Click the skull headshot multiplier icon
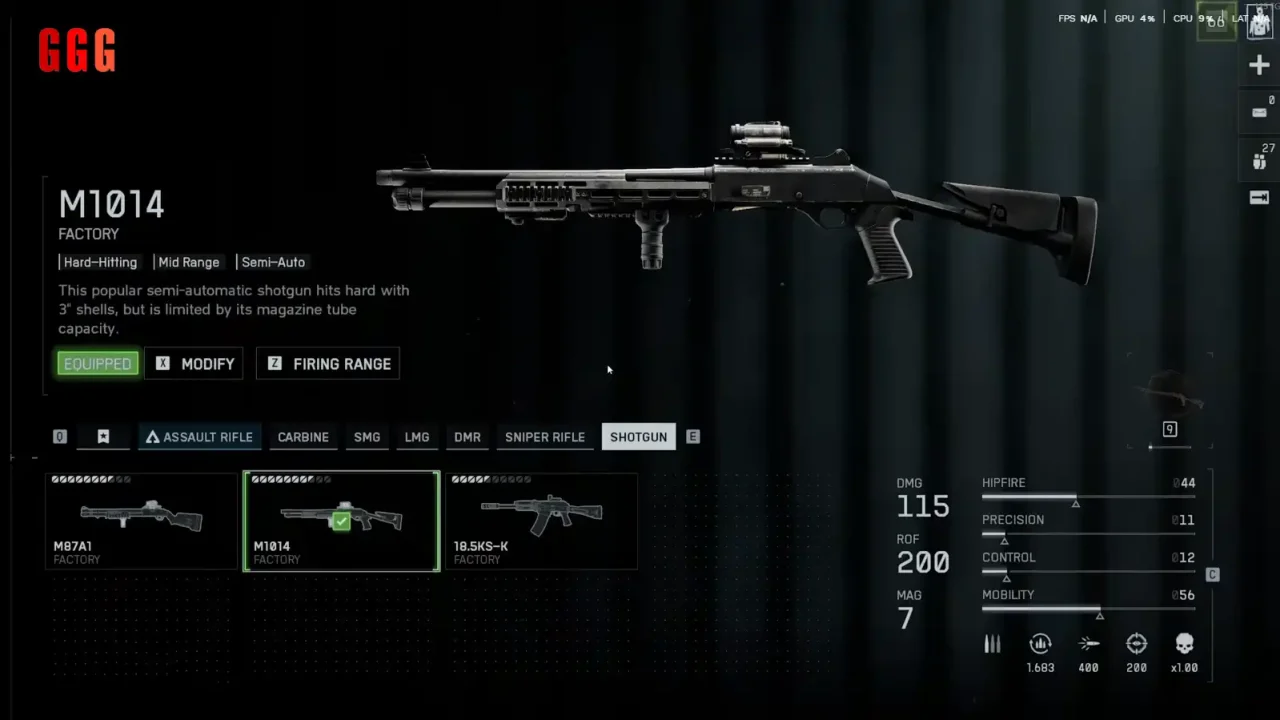 click(1184, 644)
